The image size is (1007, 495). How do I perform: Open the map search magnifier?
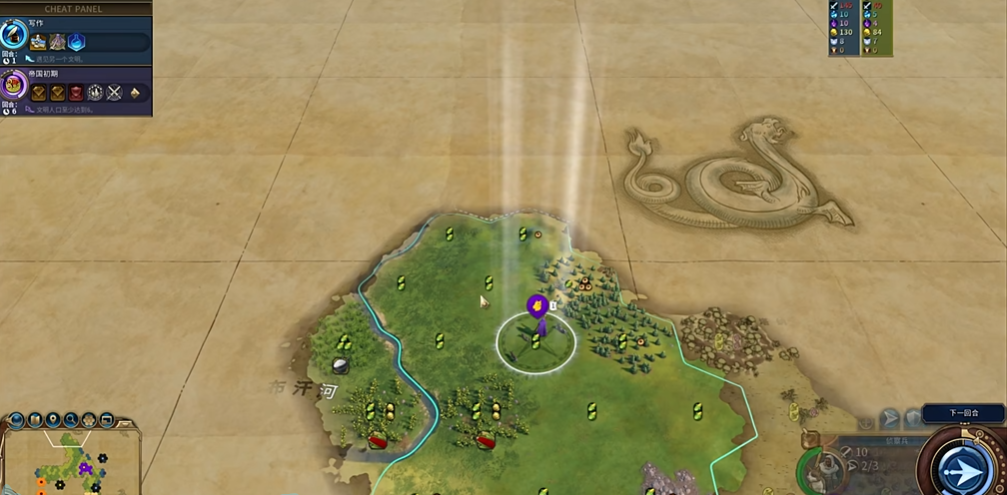pyautogui.click(x=70, y=420)
